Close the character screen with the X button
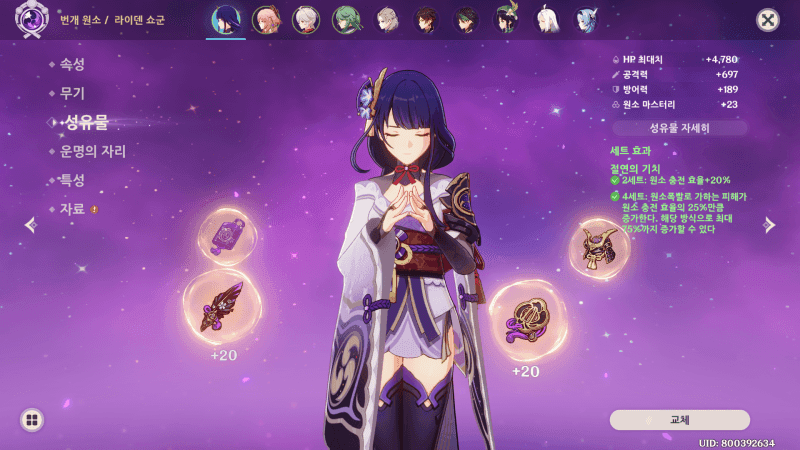 point(768,19)
